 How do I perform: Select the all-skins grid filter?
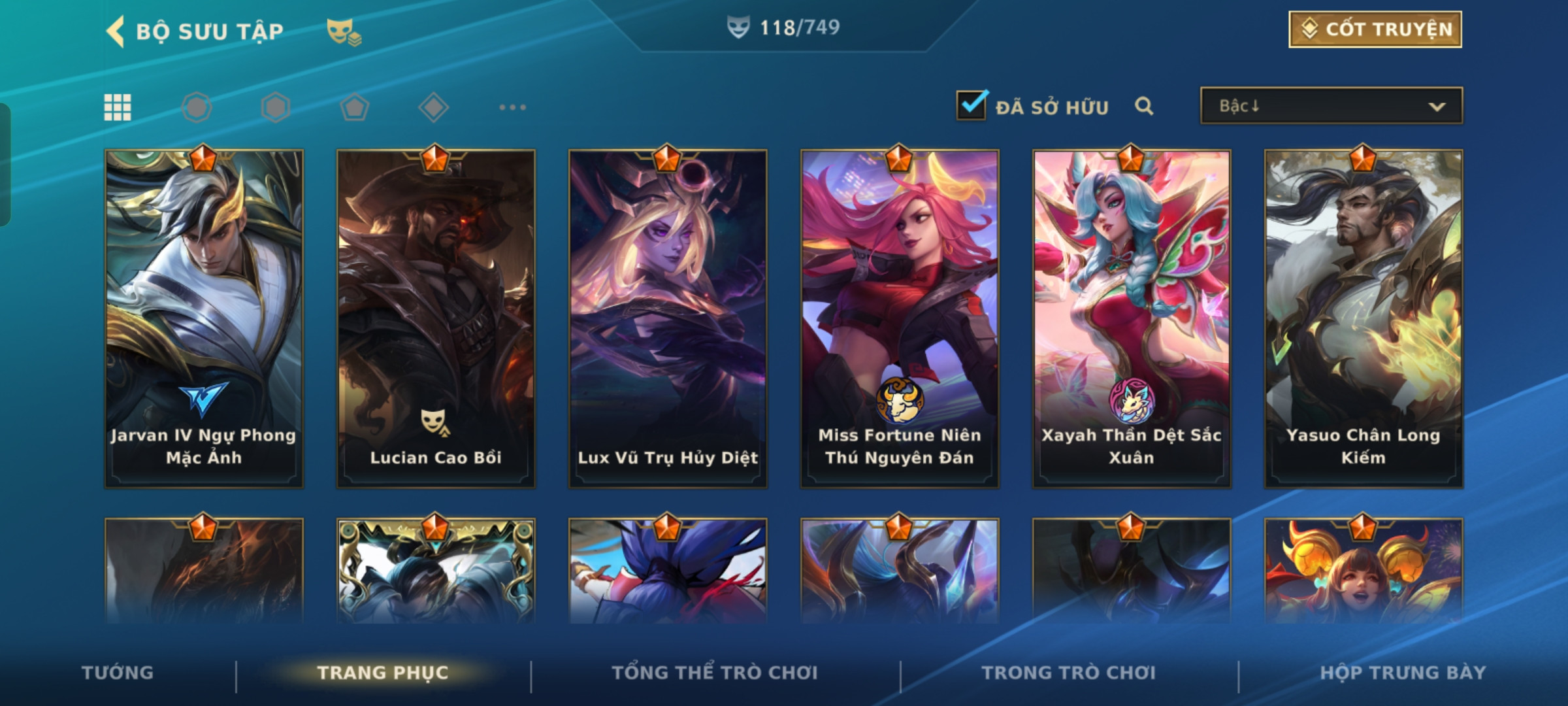[118, 107]
